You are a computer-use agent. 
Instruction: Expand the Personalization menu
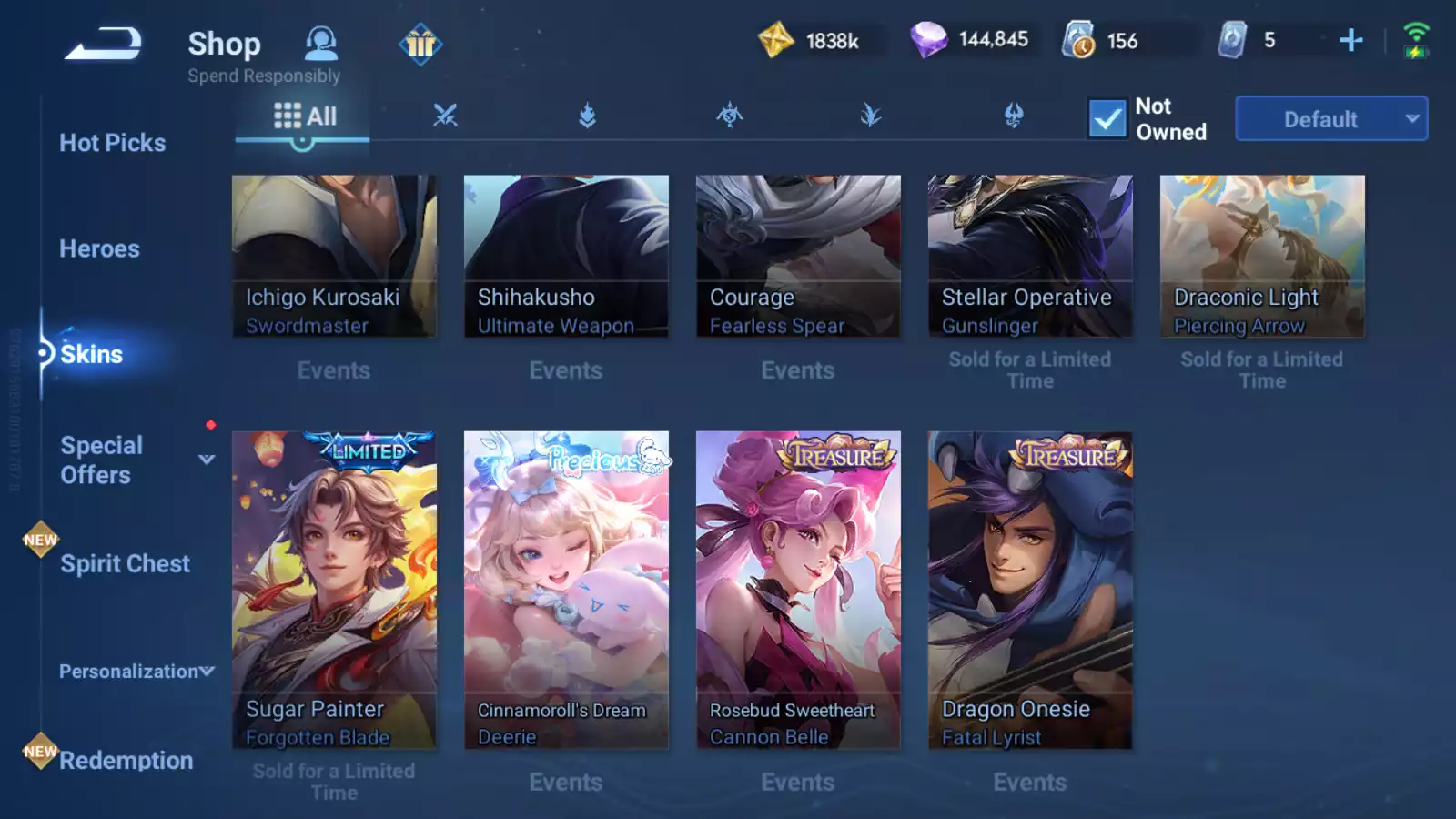tap(136, 672)
